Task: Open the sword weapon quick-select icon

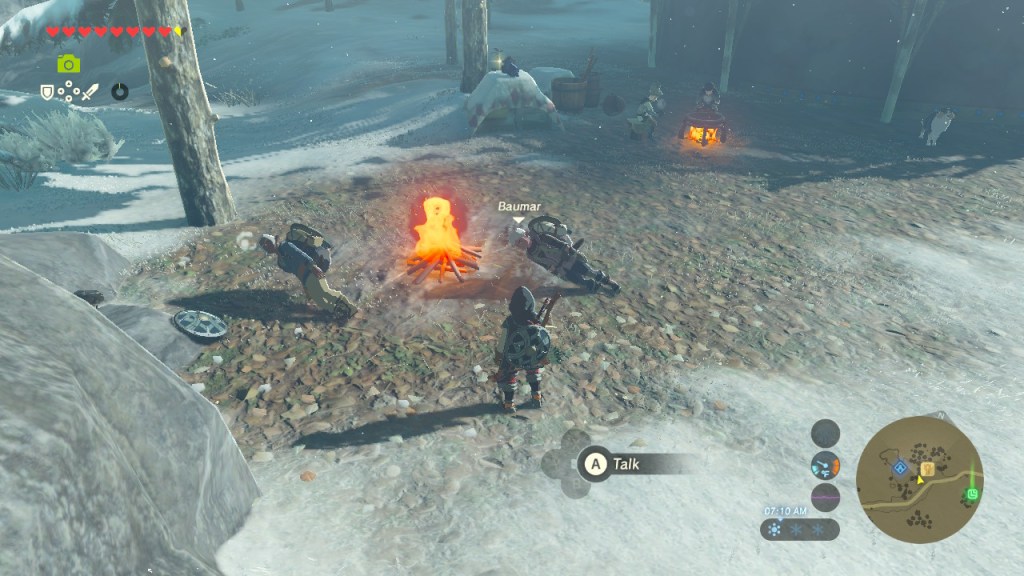Action: click(x=90, y=92)
